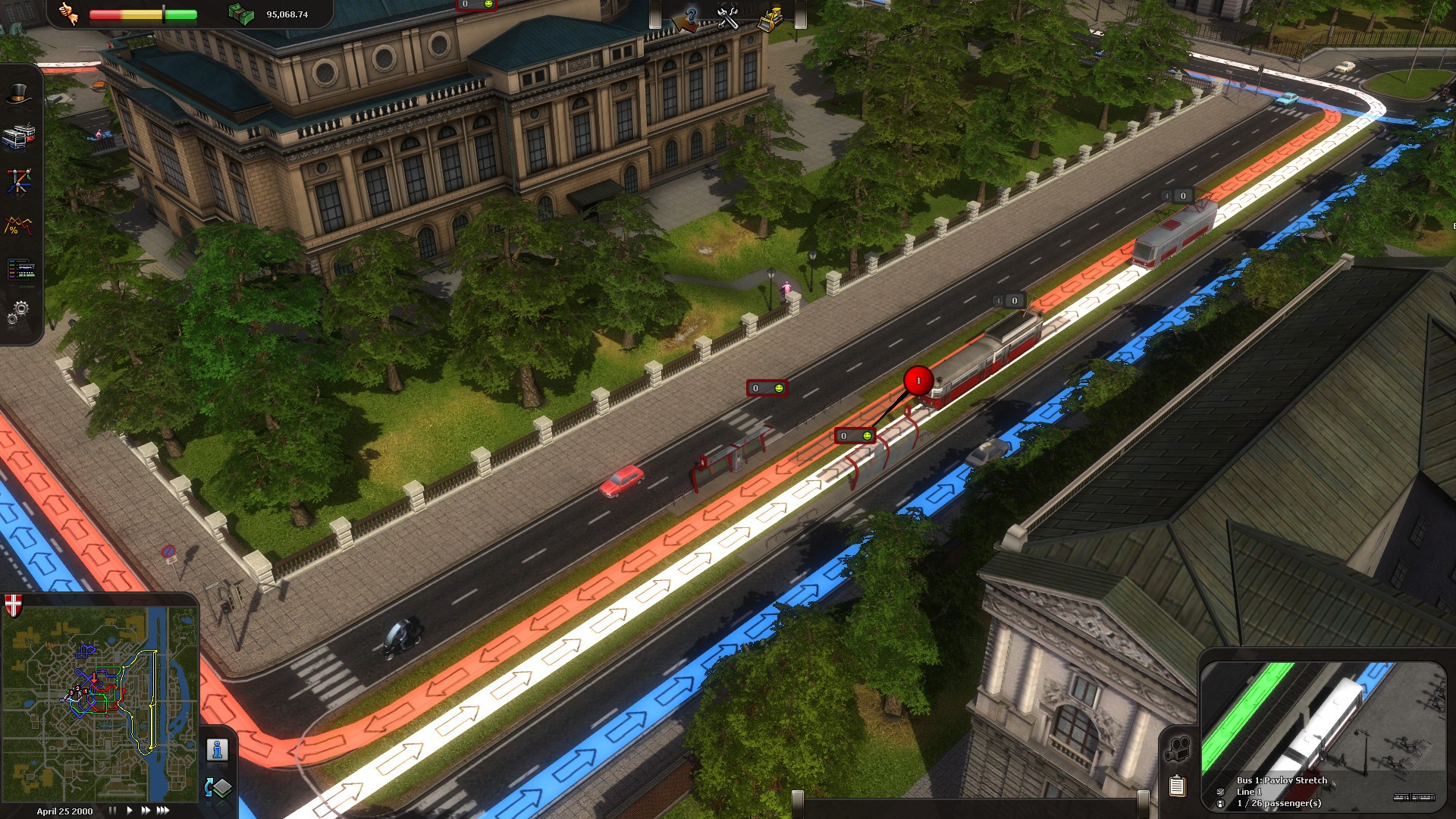Select the question mark query tool
The width and height of the screenshot is (1456, 819).
point(689,17)
